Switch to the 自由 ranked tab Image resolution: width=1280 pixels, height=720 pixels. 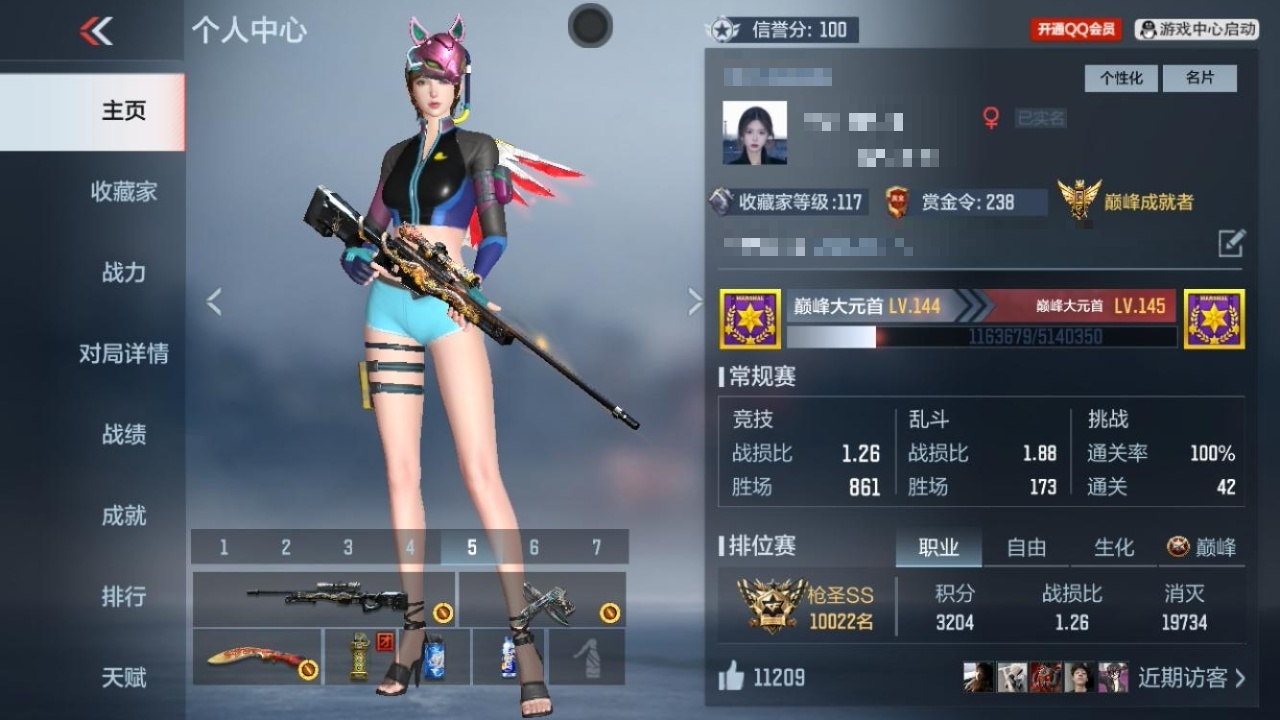coord(1026,548)
